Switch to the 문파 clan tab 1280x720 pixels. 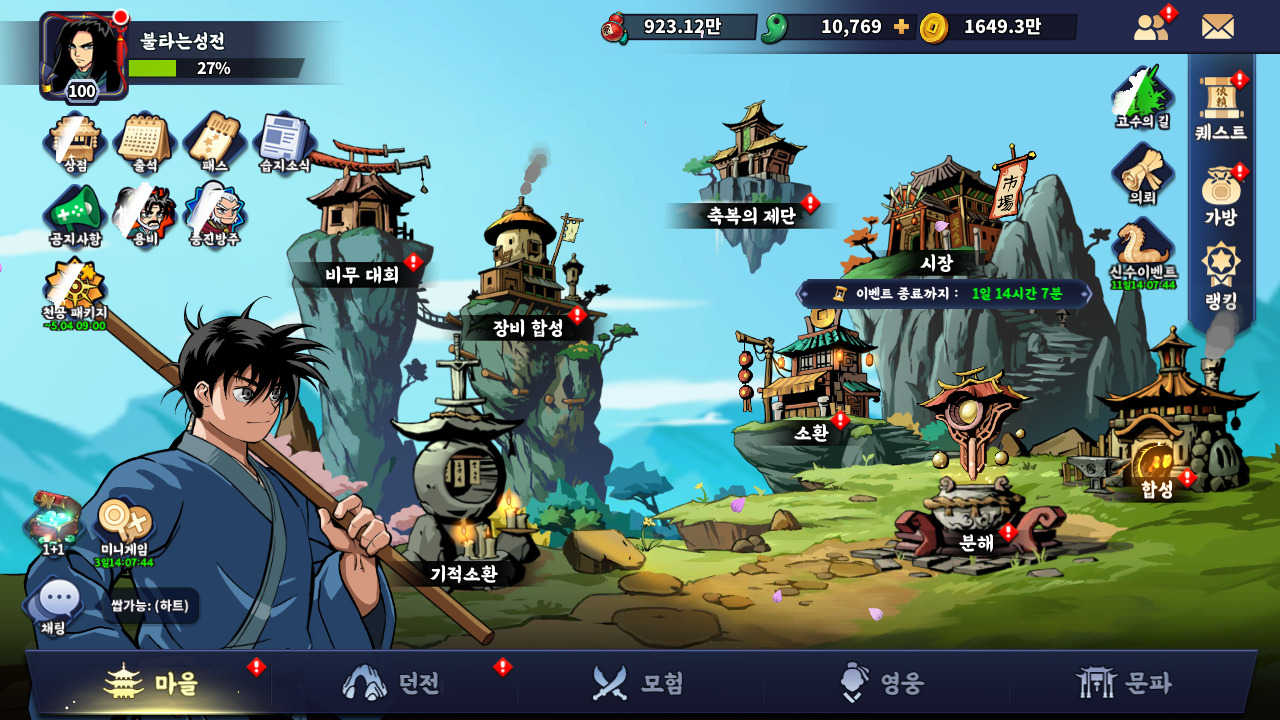coord(1127,683)
